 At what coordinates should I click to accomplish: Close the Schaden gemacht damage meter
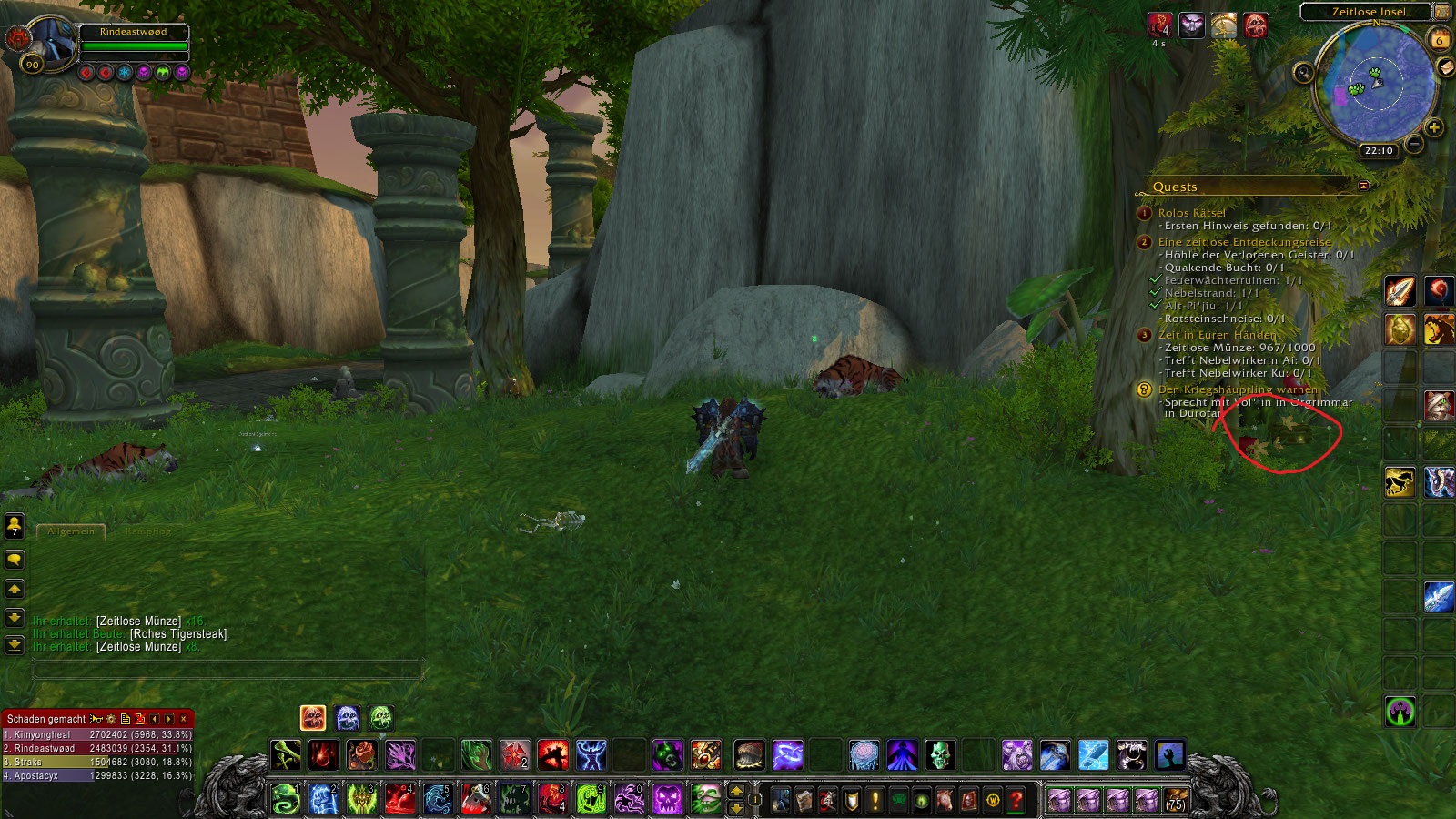(x=184, y=719)
